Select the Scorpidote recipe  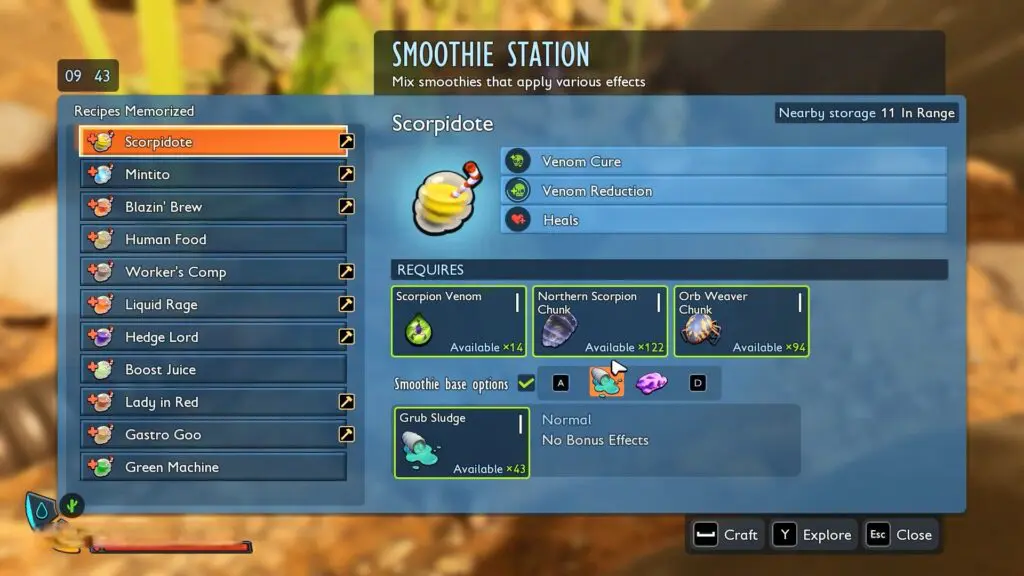coord(213,142)
